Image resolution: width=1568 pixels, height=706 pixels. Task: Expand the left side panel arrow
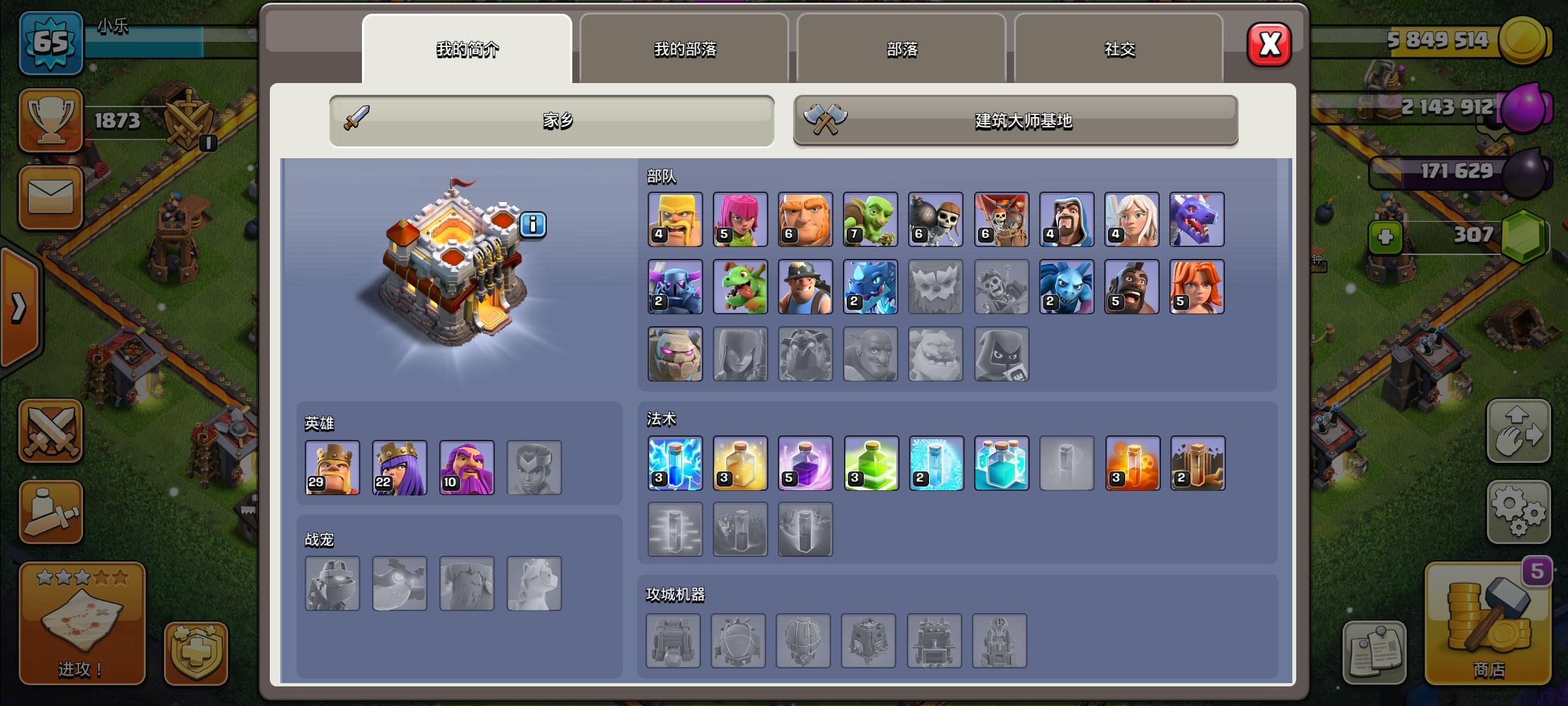(20, 307)
